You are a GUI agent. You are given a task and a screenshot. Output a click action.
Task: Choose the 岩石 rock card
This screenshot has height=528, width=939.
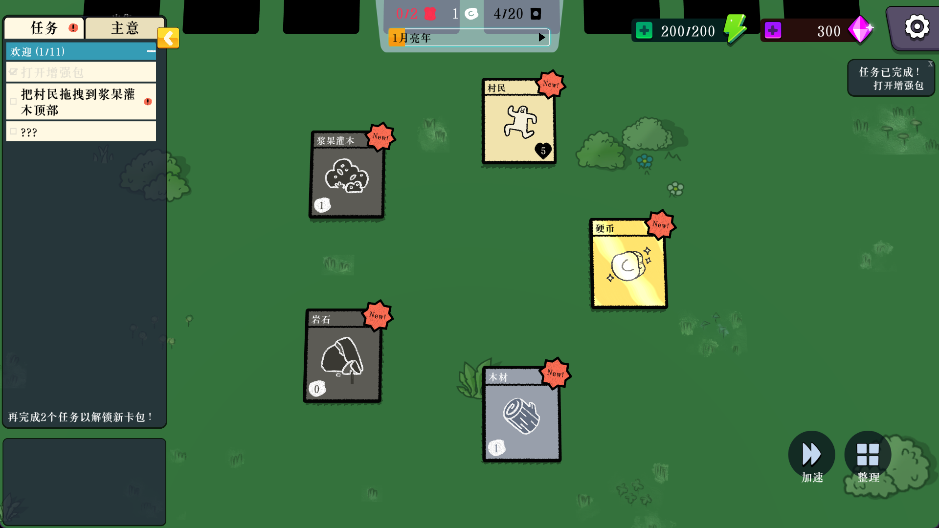coord(342,357)
